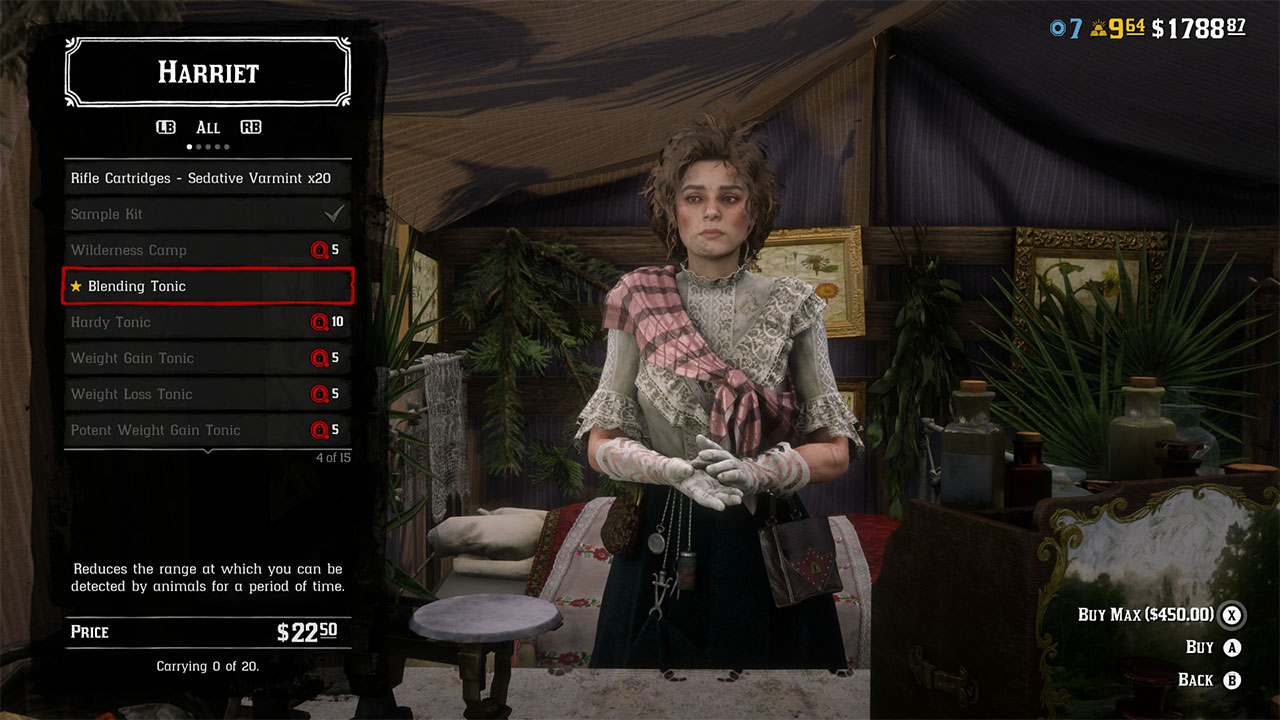Click the rank lock icon beside Wilderness Camp

coord(318,250)
